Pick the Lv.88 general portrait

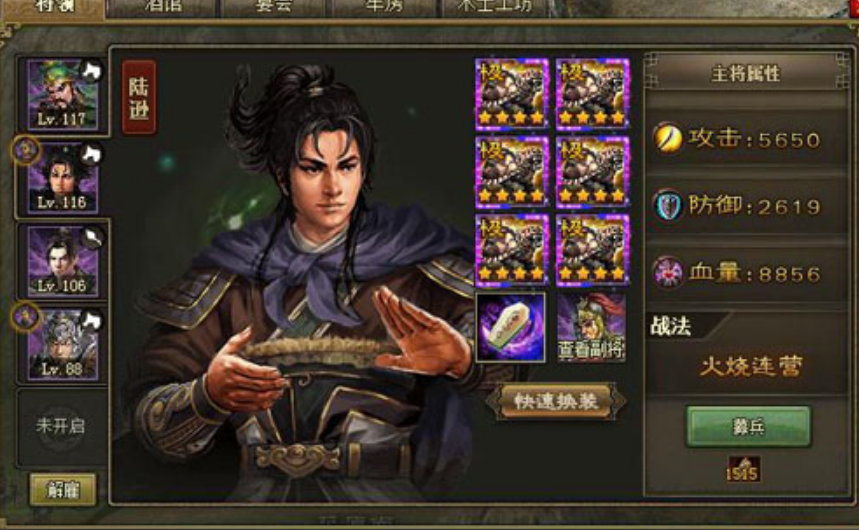[x=62, y=343]
